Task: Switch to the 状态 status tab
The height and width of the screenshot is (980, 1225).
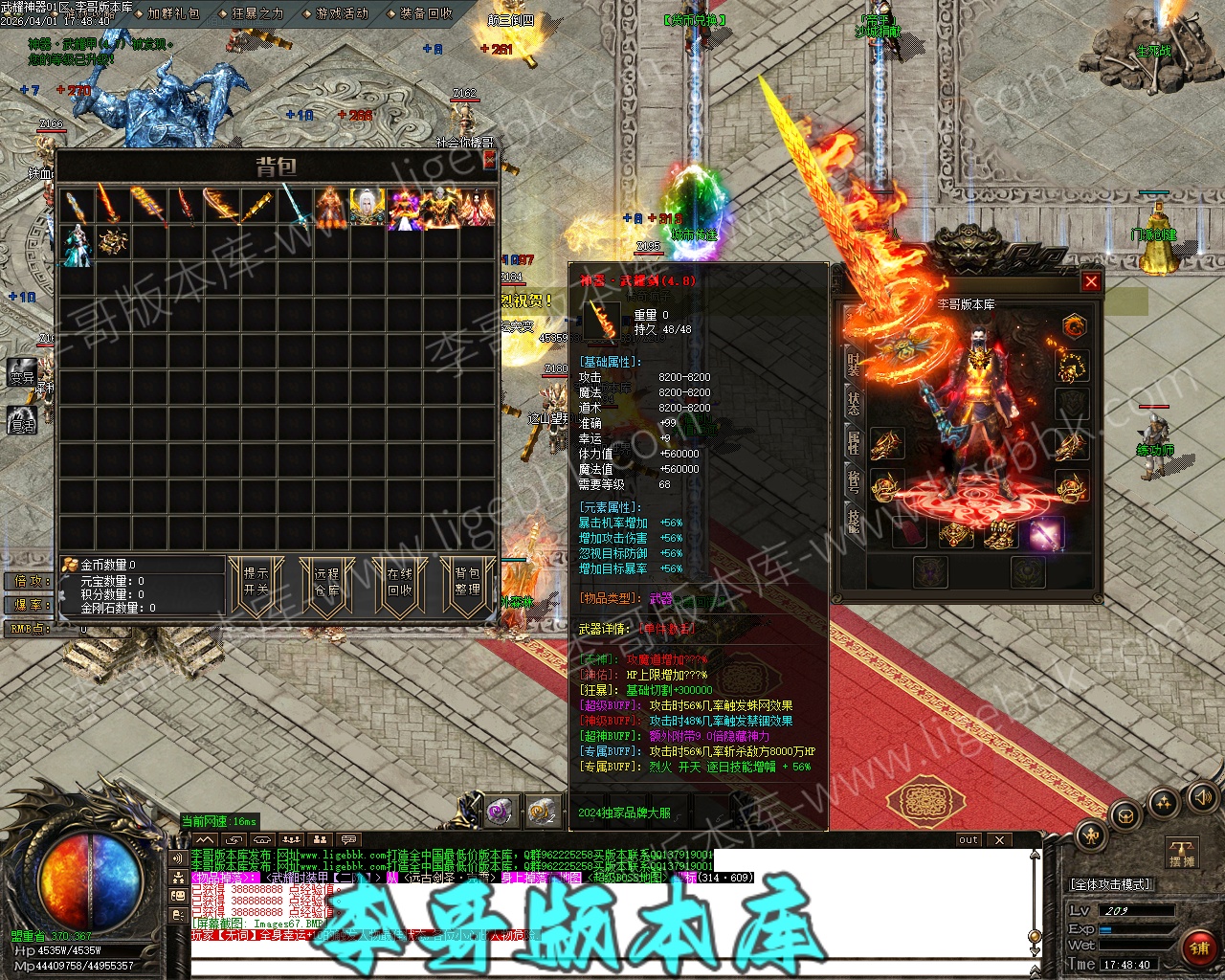Action: pyautogui.click(x=853, y=402)
